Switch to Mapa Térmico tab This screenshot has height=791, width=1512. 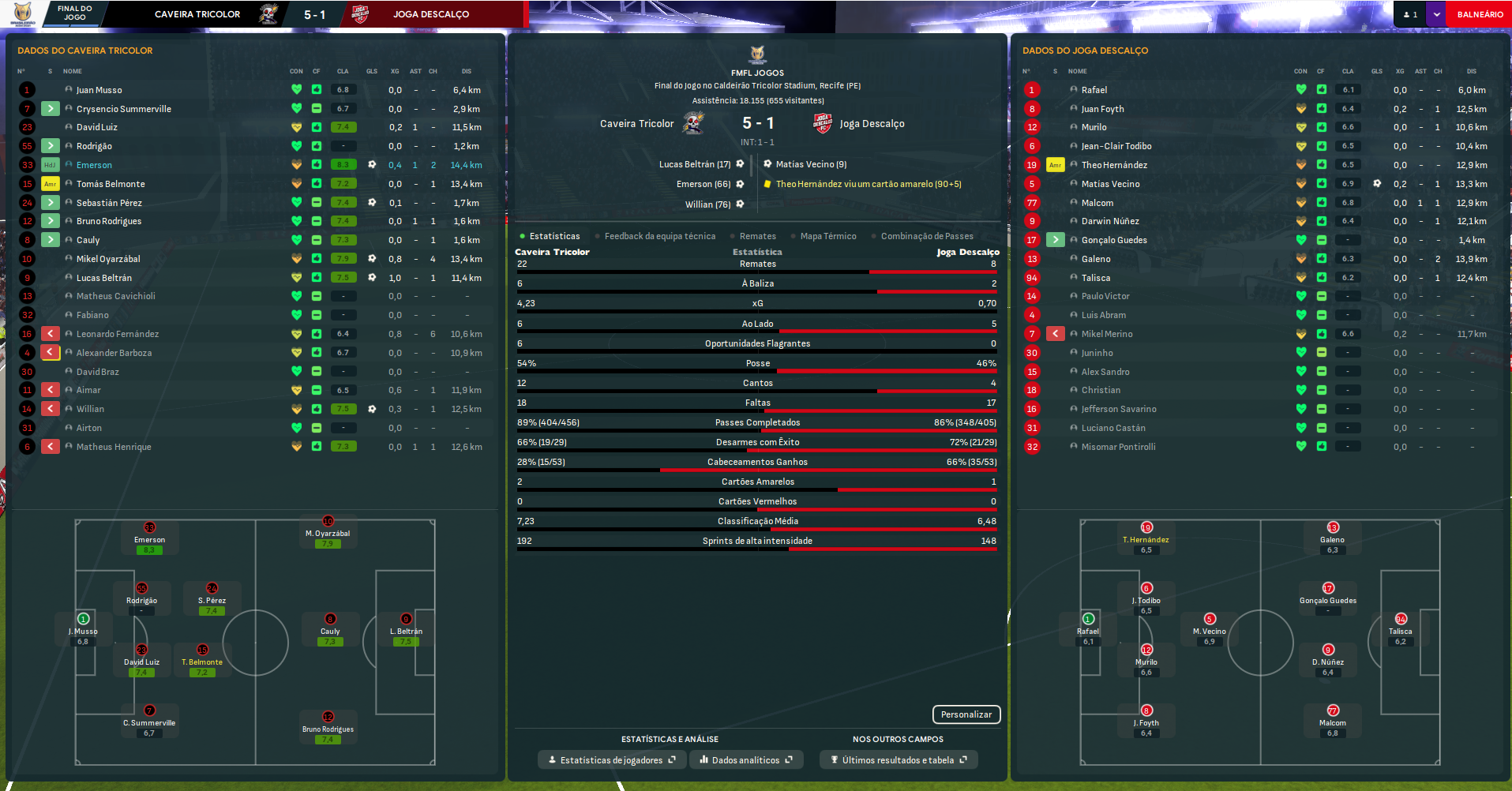coord(827,236)
